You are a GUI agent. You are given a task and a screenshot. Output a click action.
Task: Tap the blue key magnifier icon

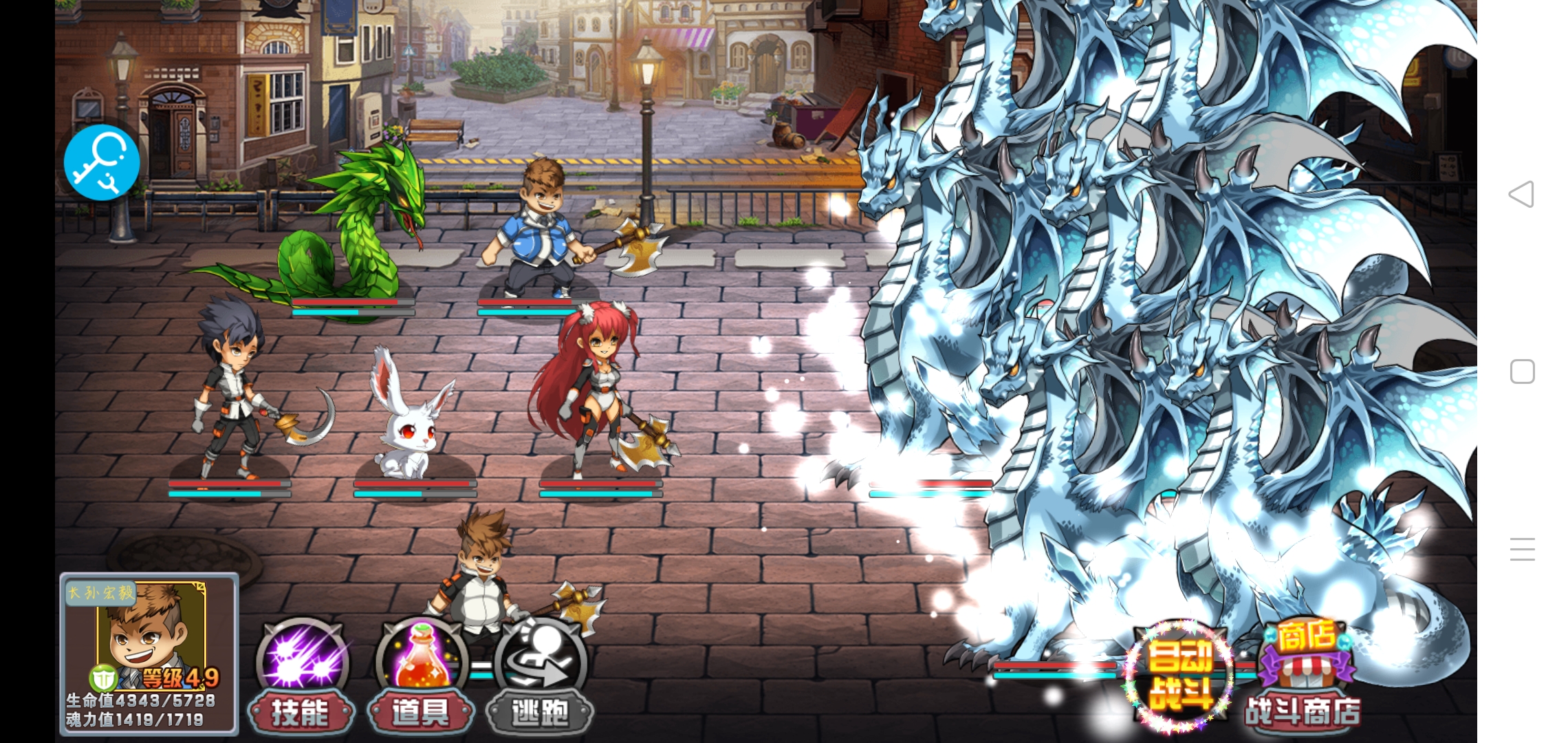tap(102, 162)
